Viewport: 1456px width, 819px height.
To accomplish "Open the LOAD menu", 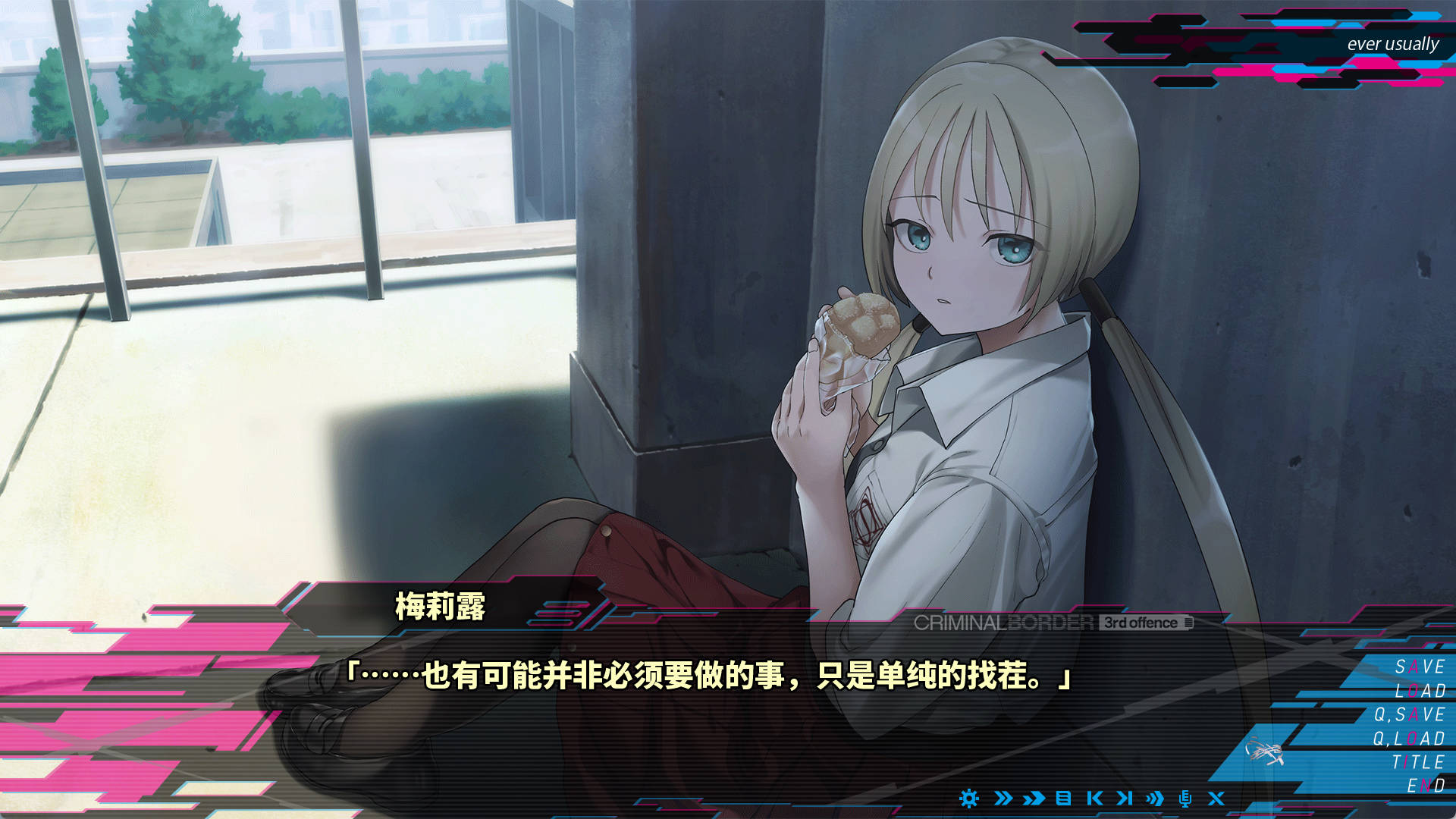I will coord(1420,692).
